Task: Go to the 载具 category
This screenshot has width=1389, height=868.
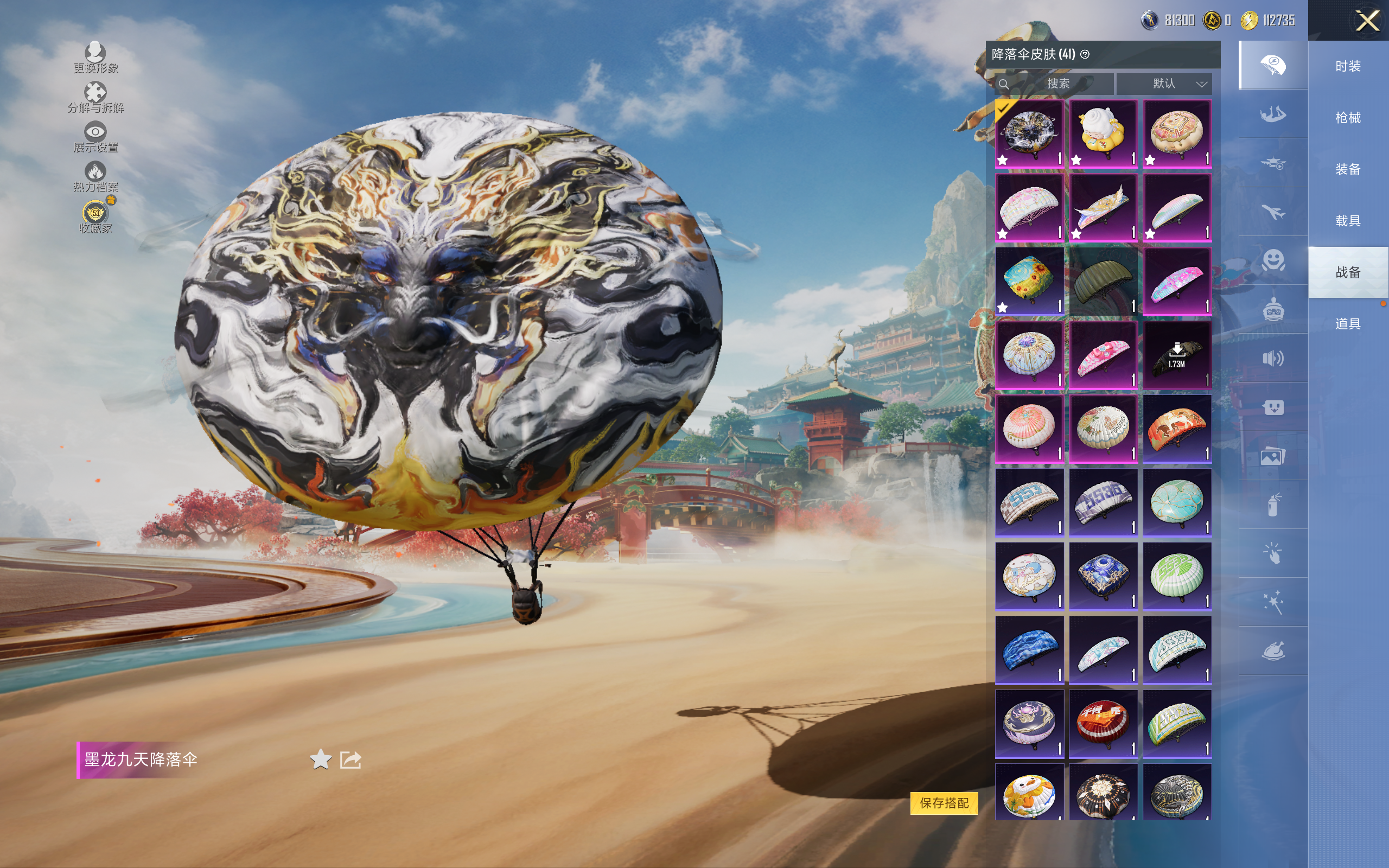Action: tap(1348, 220)
